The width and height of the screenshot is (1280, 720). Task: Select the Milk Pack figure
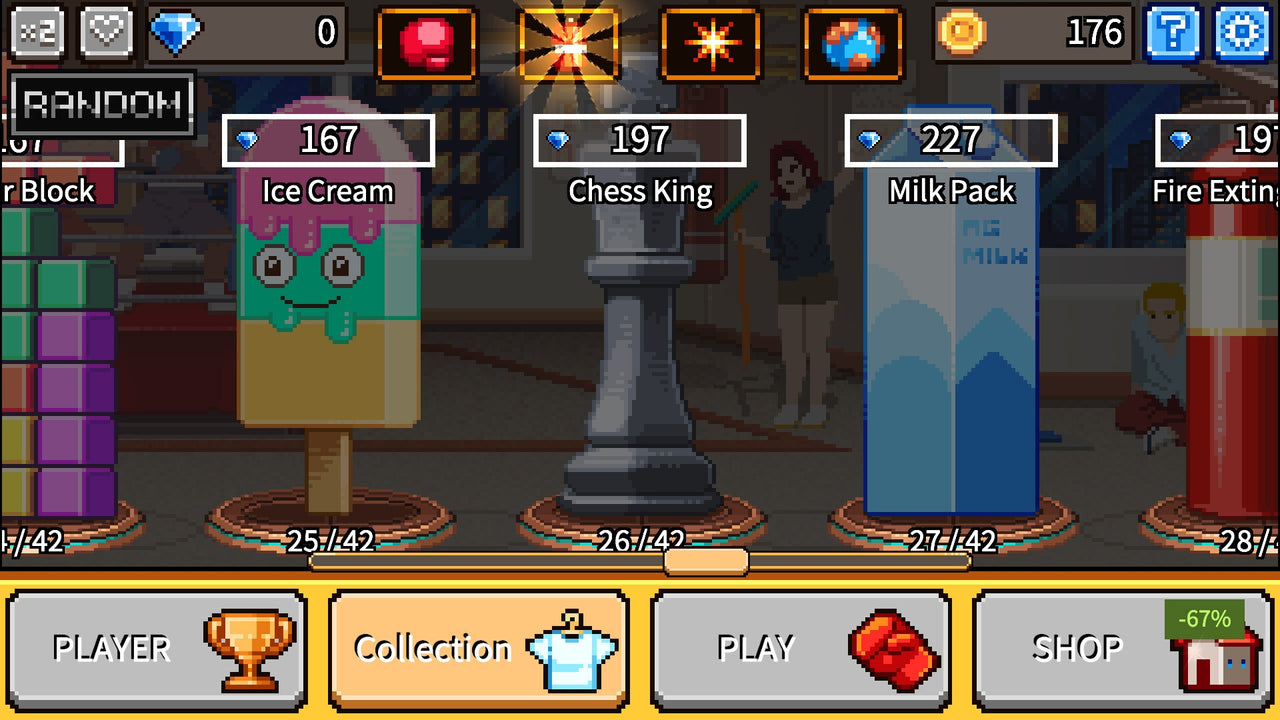[950, 350]
